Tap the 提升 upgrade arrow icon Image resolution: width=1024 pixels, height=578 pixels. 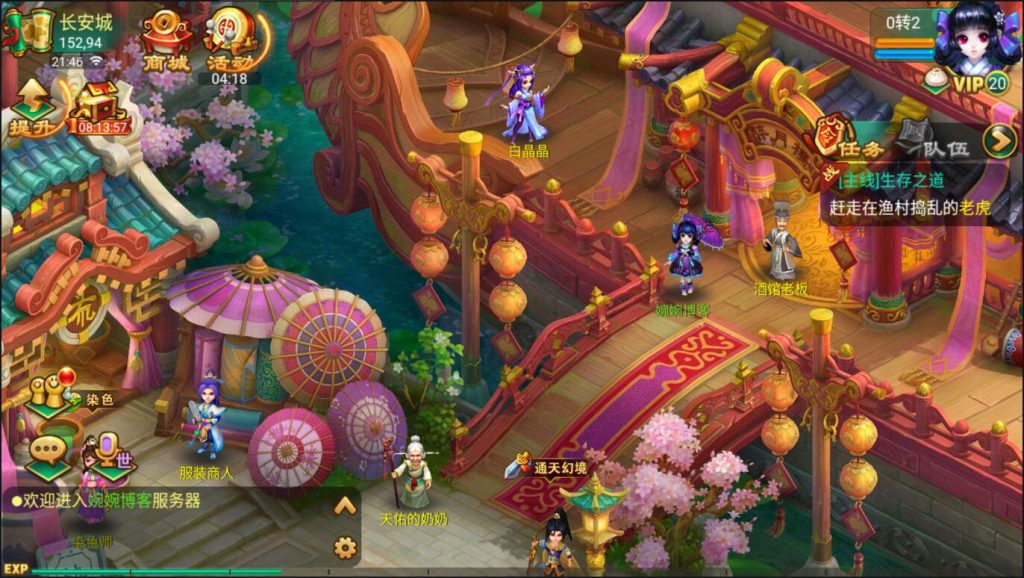point(32,107)
